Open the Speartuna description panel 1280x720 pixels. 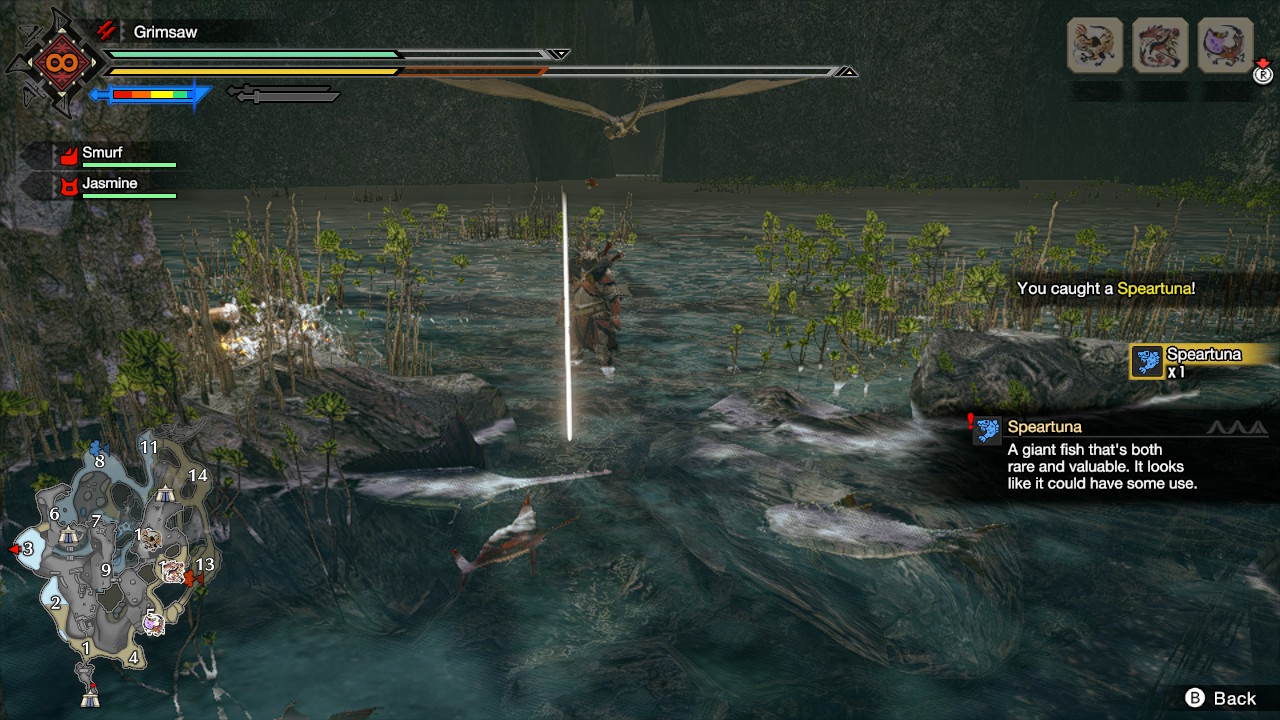[x=1100, y=455]
